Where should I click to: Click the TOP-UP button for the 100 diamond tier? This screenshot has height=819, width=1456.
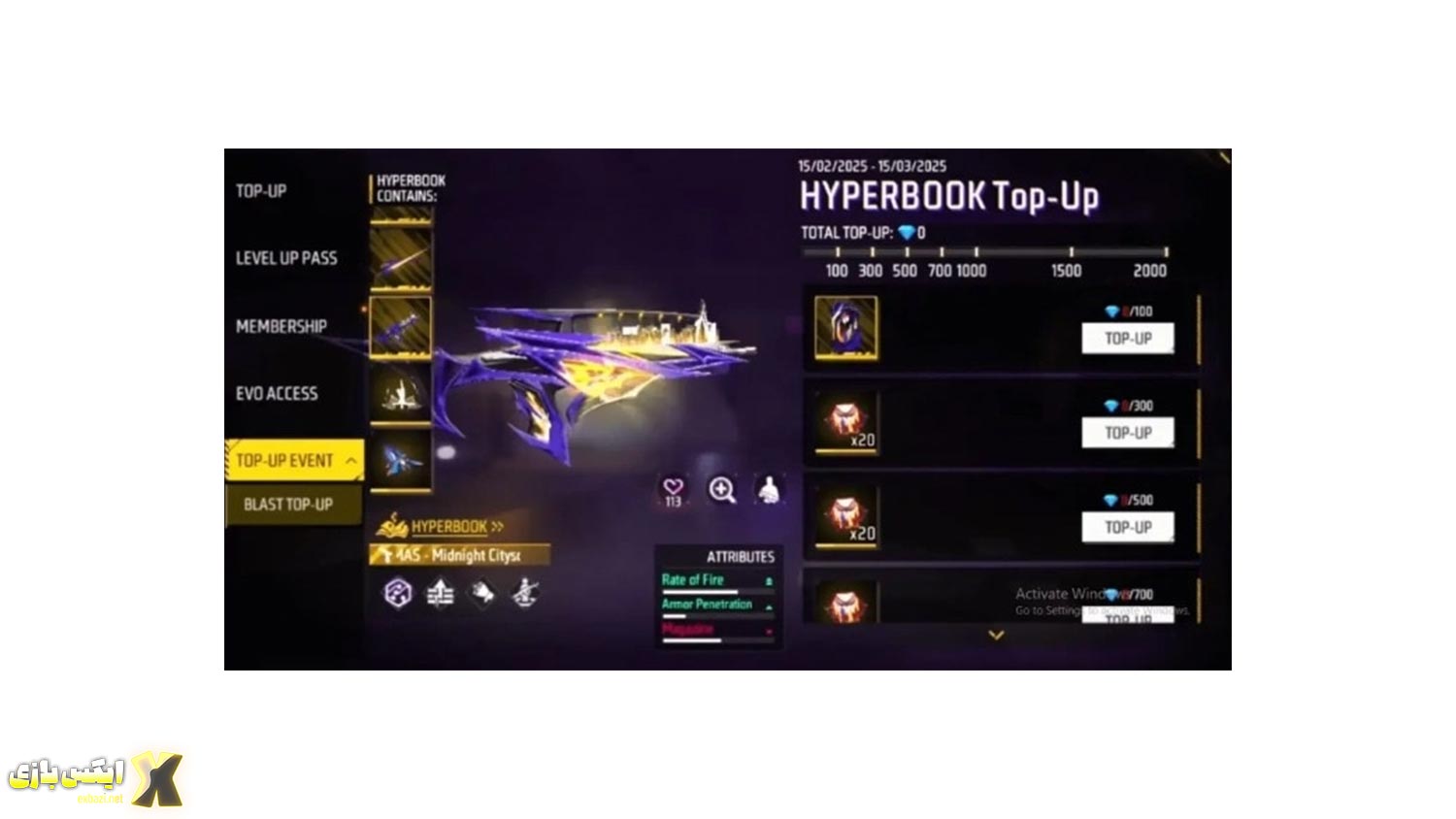coord(1127,339)
